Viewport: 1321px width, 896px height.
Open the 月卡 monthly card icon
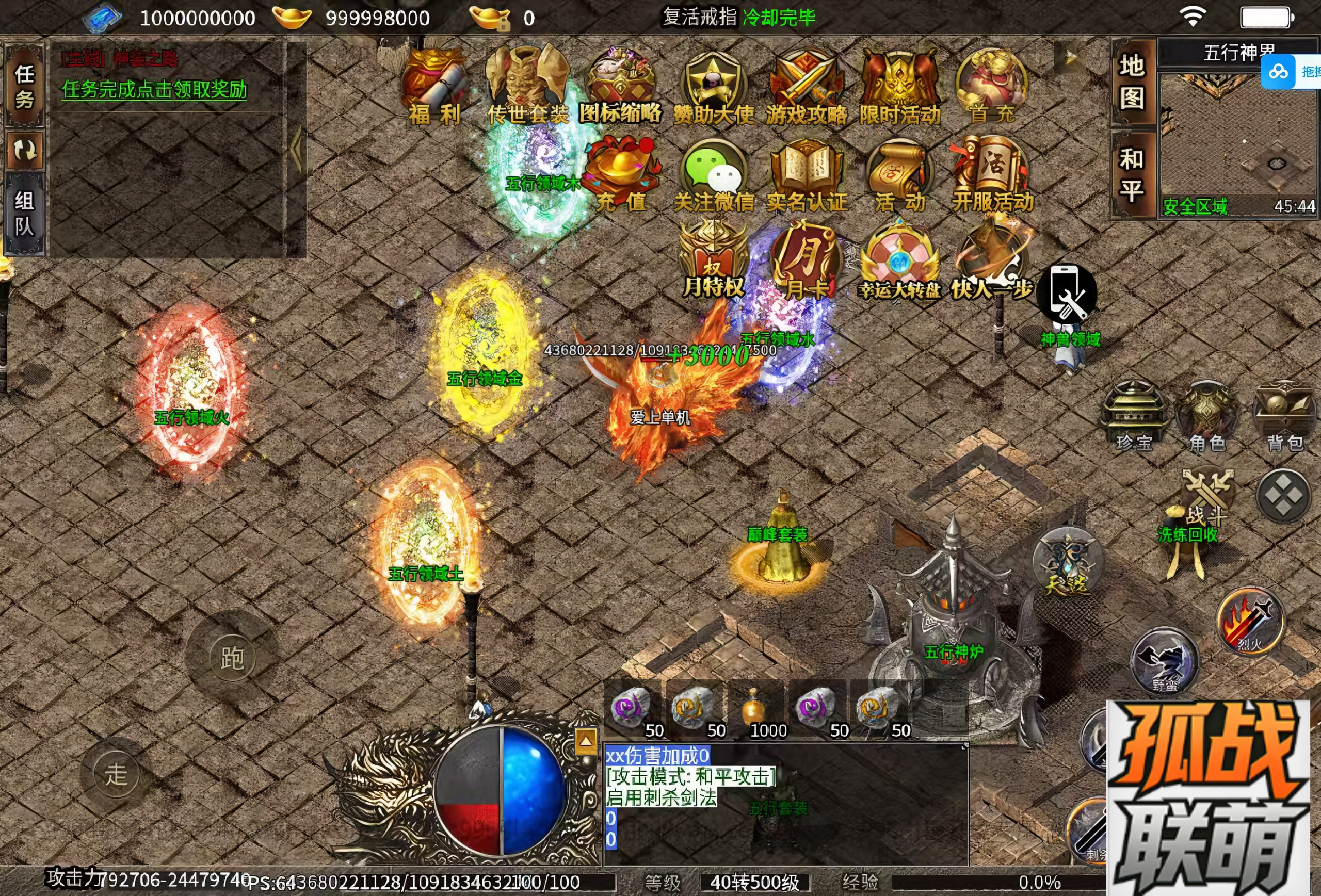(x=806, y=263)
